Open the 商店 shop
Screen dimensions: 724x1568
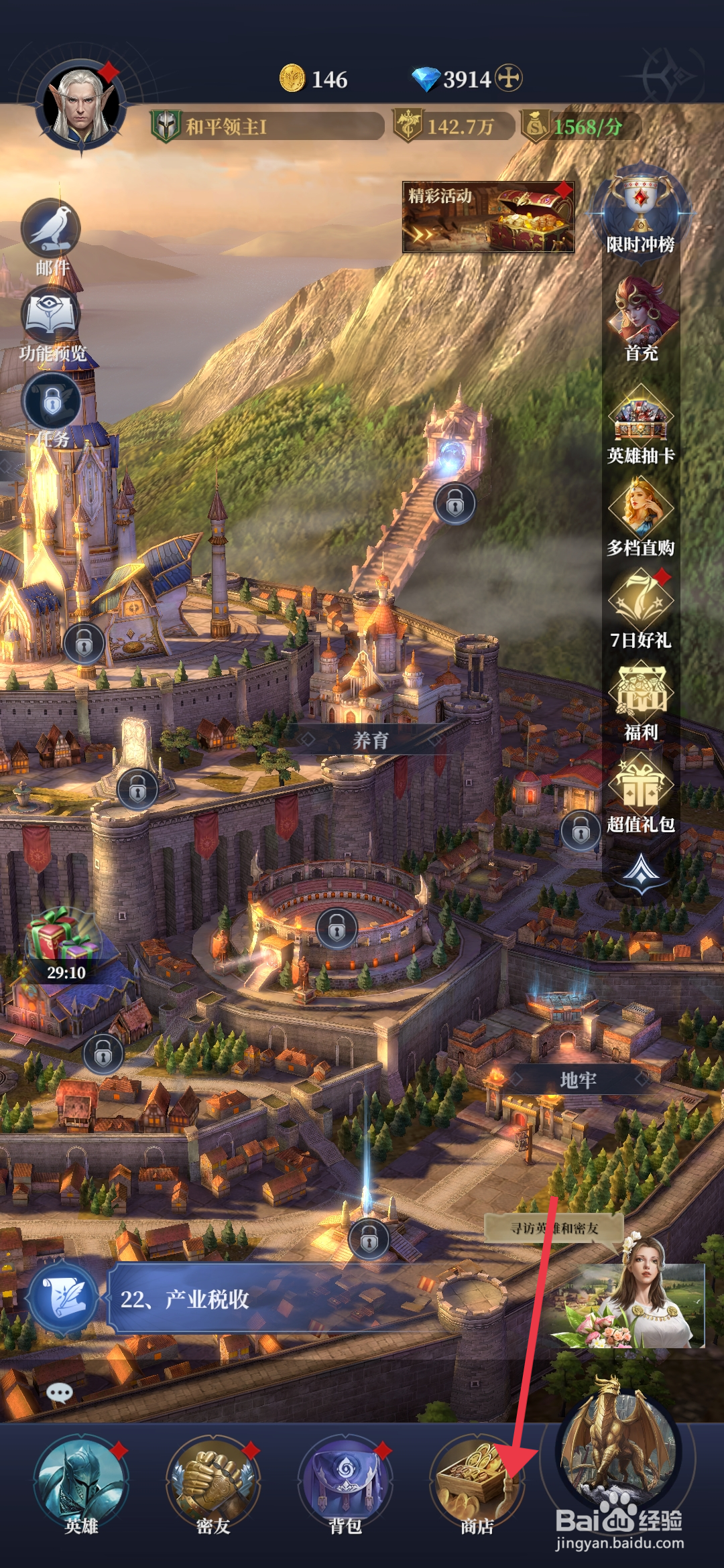(x=477, y=1482)
